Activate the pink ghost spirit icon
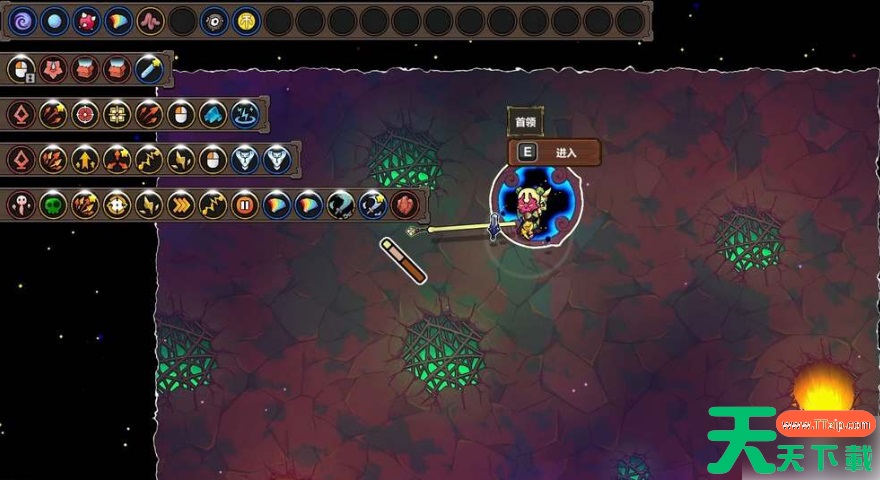The width and height of the screenshot is (880, 480). pos(21,206)
